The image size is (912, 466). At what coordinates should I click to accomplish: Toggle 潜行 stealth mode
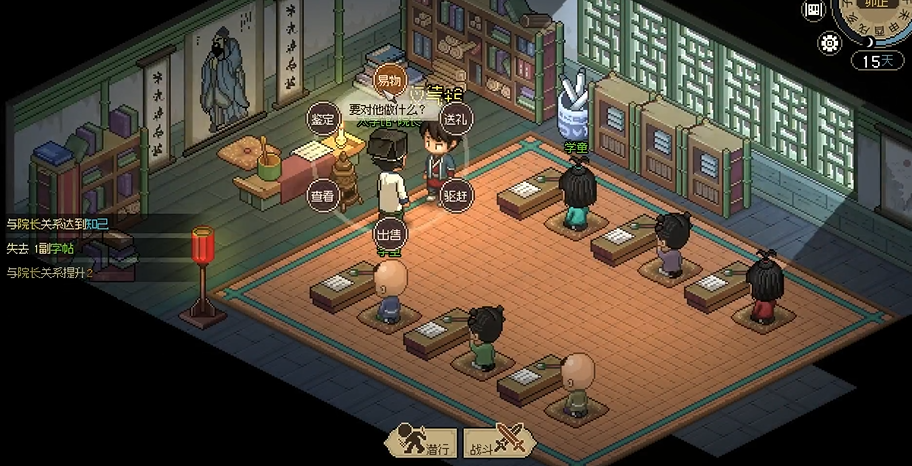coord(424,441)
